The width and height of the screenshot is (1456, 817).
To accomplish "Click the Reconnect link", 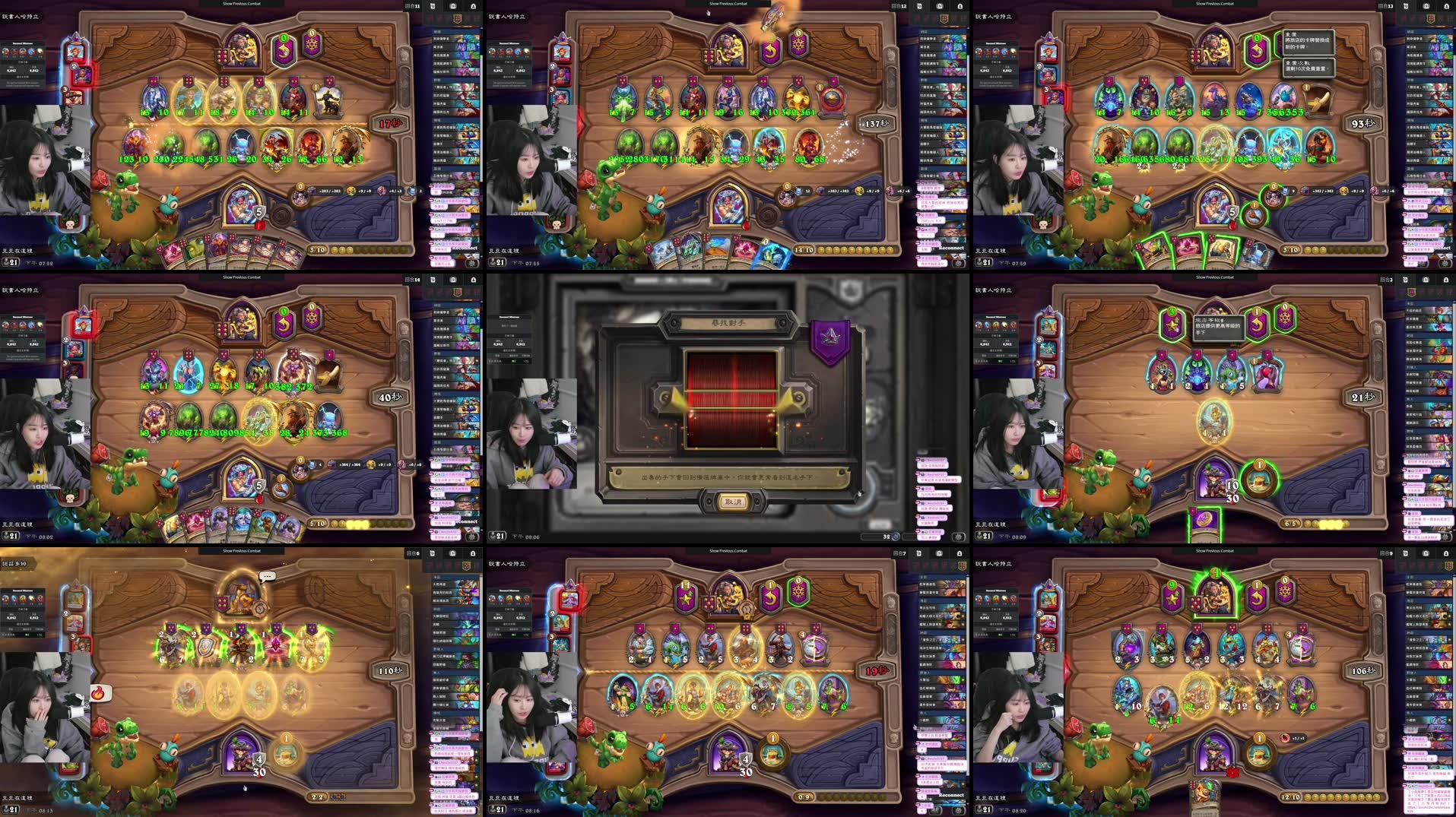I will pos(464,248).
